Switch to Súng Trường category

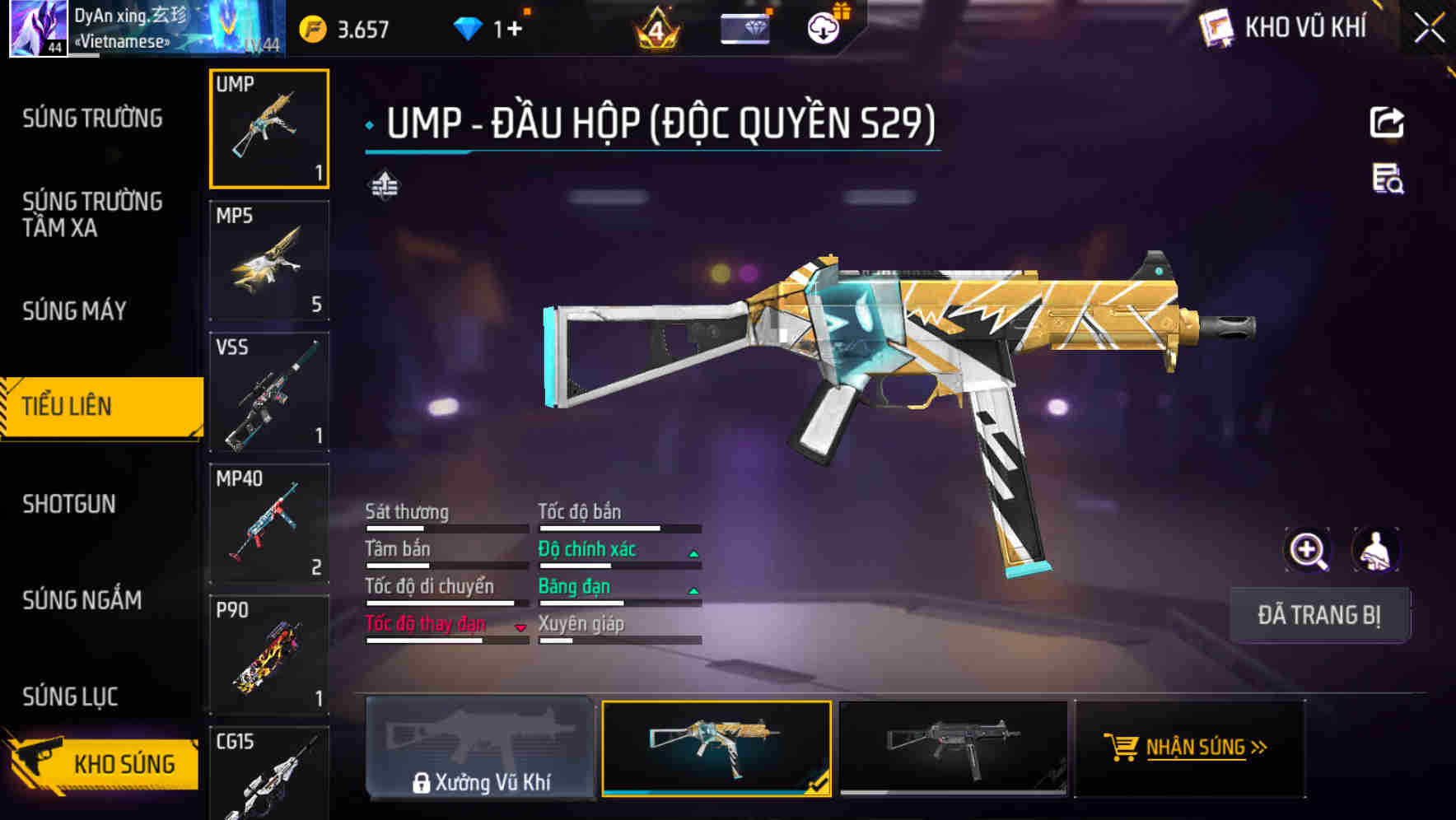[x=92, y=119]
